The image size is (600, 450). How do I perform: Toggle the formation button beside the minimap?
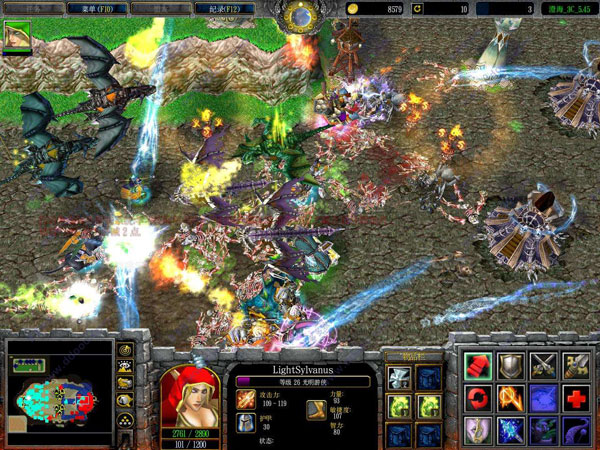(x=126, y=420)
